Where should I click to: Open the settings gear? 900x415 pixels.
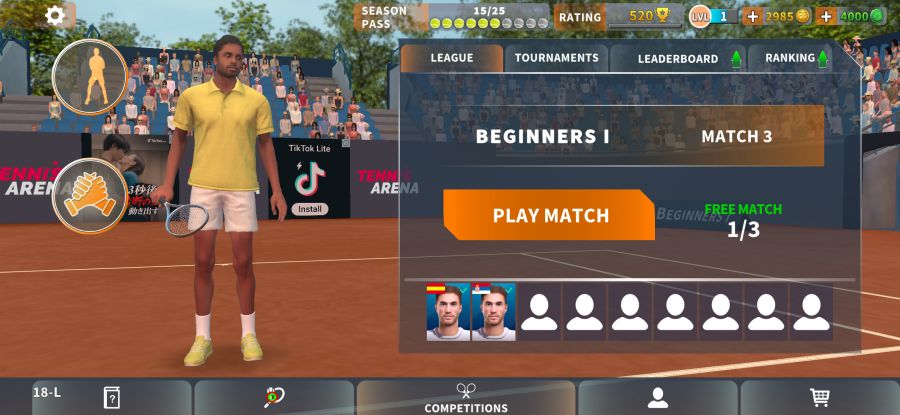coord(55,15)
